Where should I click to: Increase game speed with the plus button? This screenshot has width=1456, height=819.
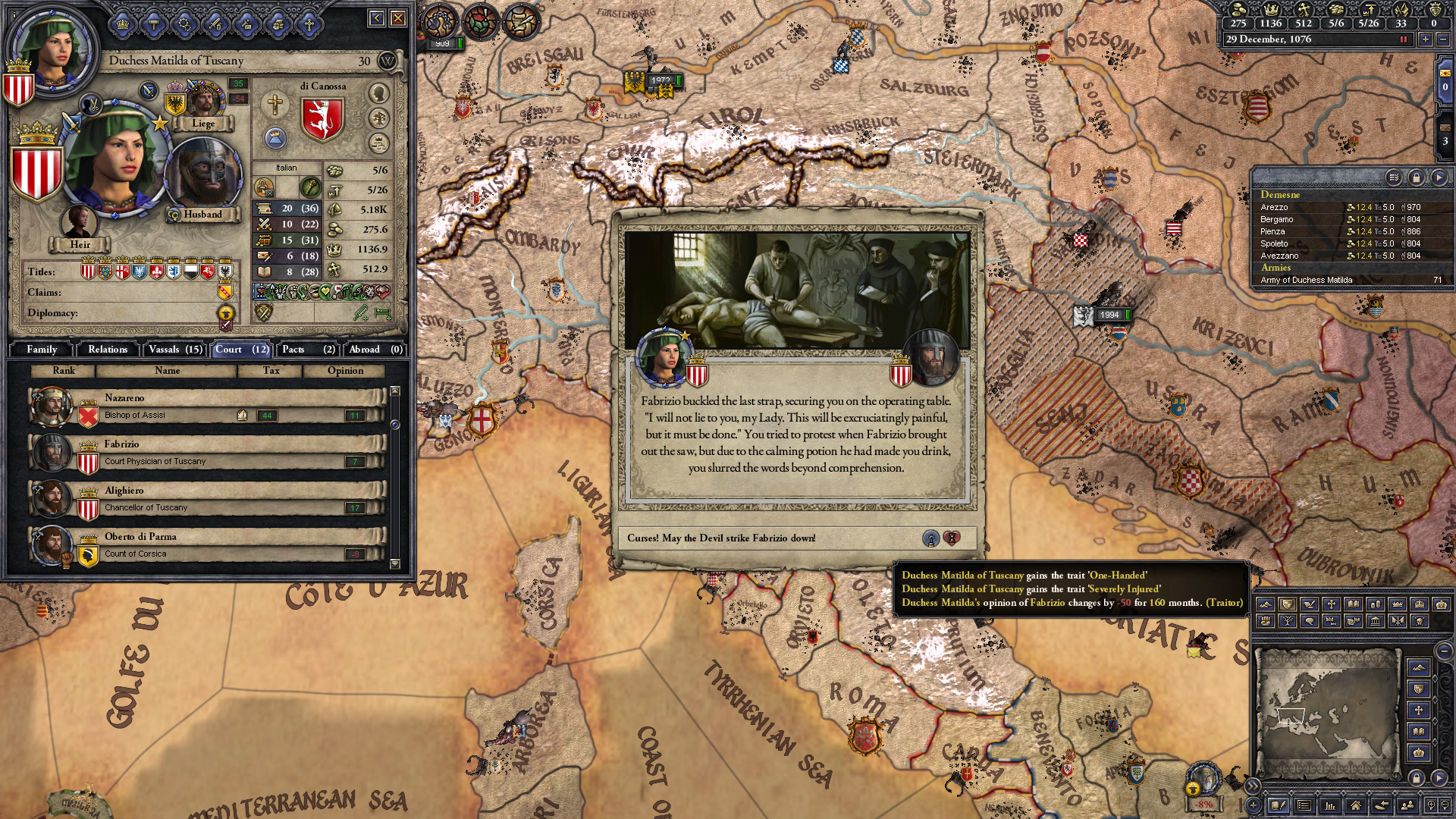[1426, 39]
